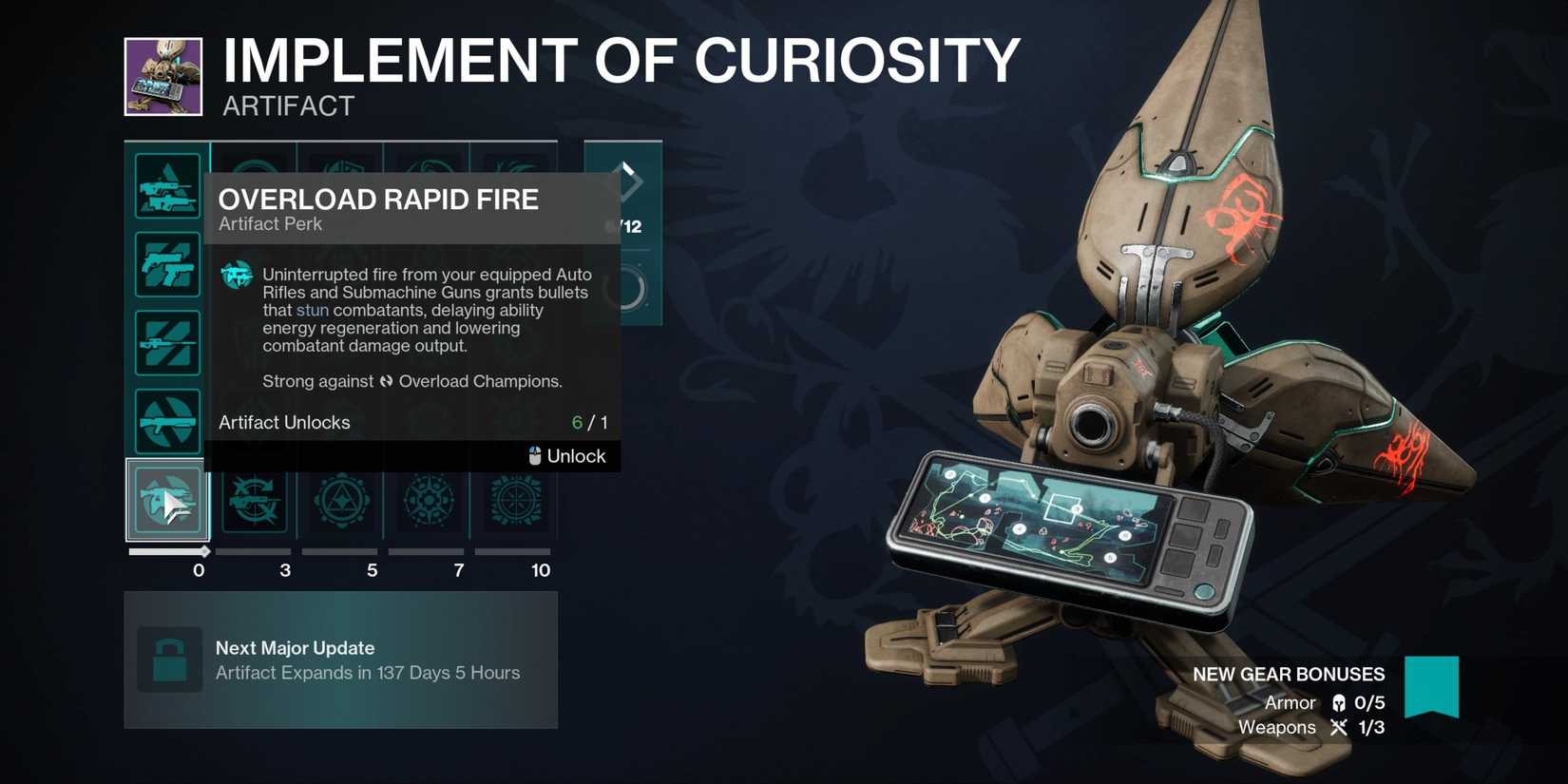Select the highlighted Overload Rapid Fire perk icon
The image size is (1568, 784).
tap(167, 499)
